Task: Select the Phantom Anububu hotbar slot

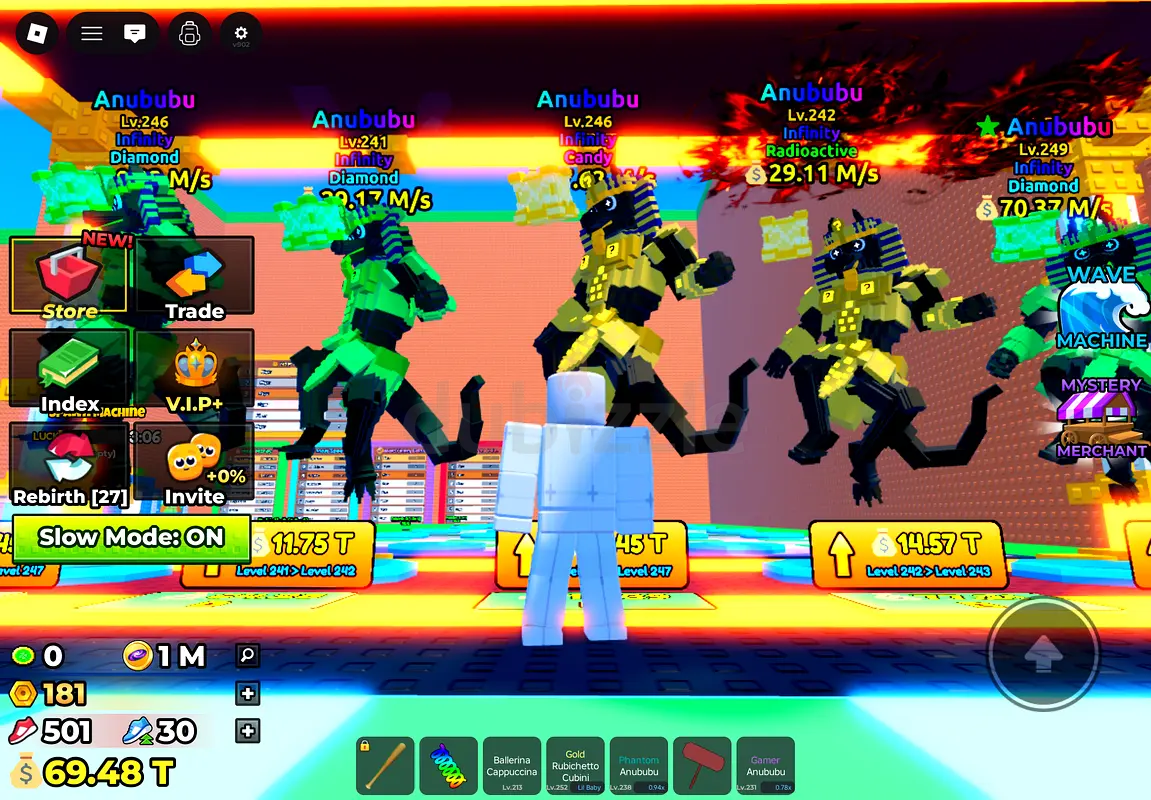Action: coord(638,767)
